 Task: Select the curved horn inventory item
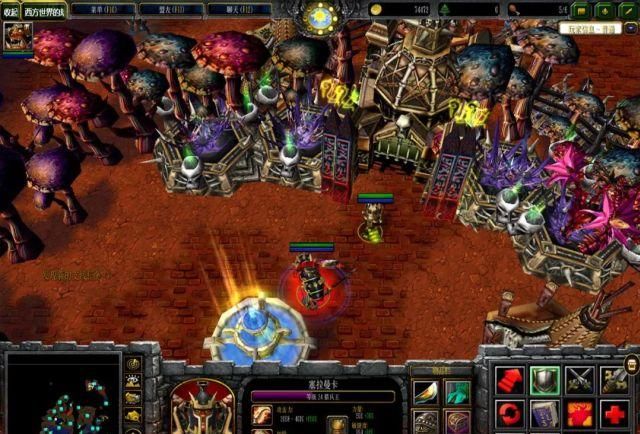tap(426, 393)
